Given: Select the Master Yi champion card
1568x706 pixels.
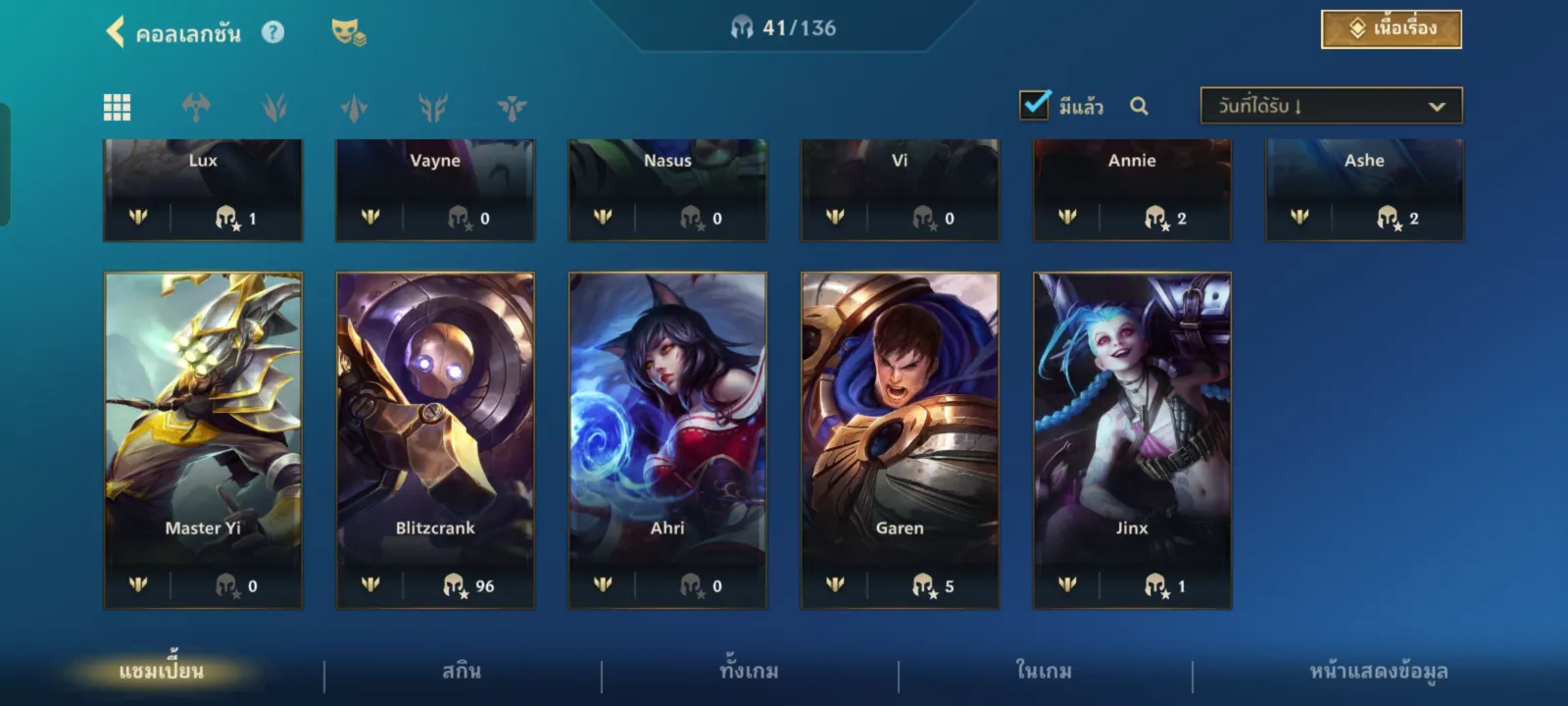Looking at the screenshot, I should (x=203, y=439).
